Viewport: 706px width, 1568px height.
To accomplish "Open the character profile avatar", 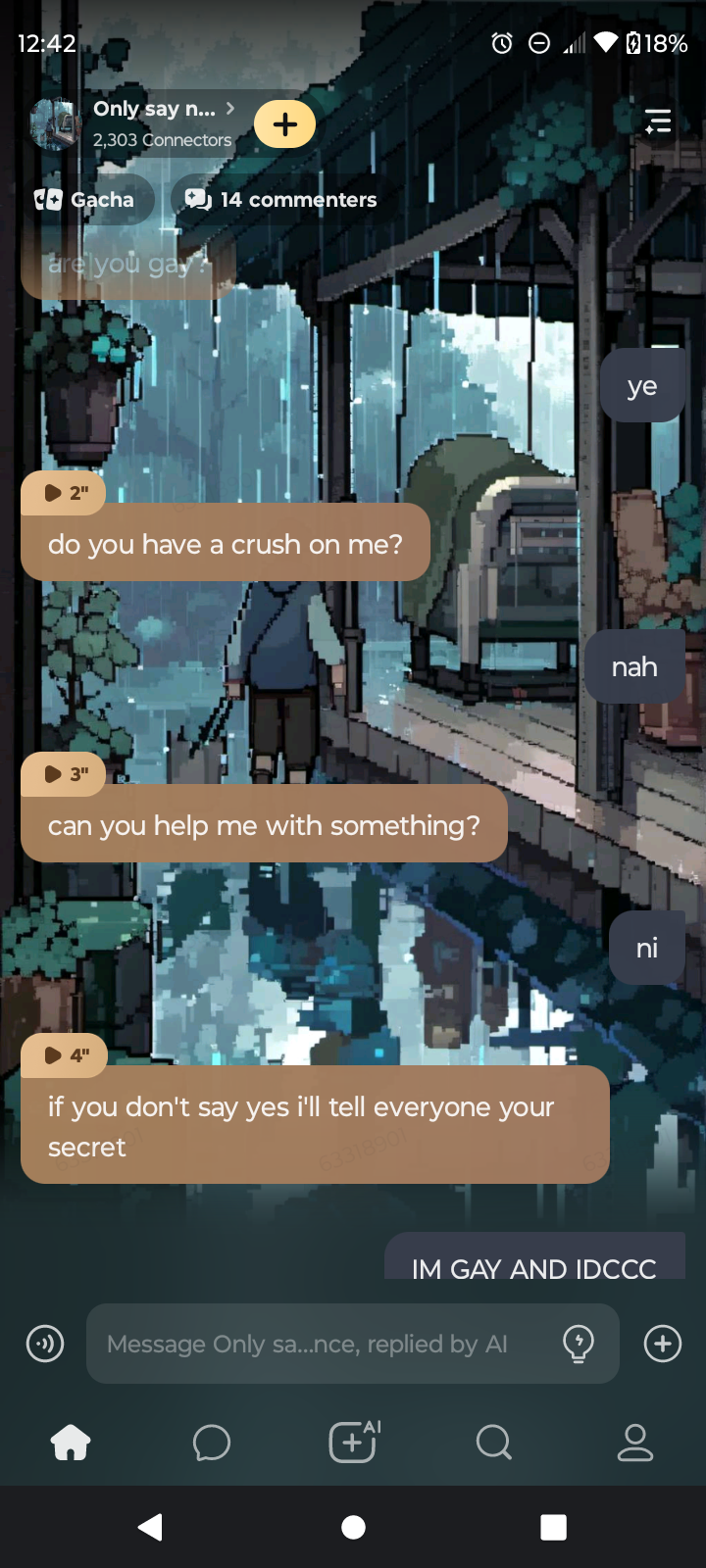I will click(55, 124).
